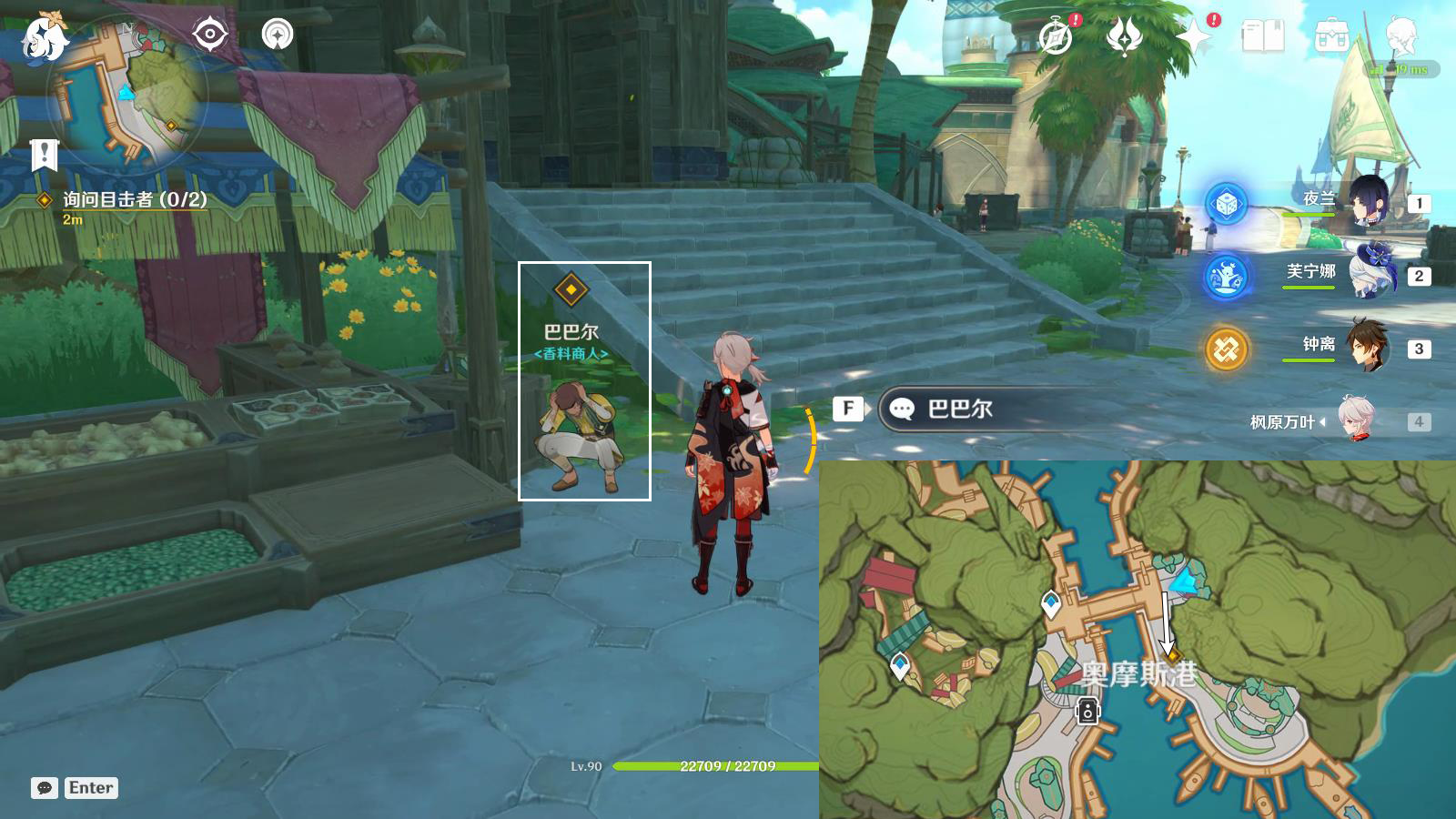Open the adventurer handbook book icon

[x=1262, y=37]
